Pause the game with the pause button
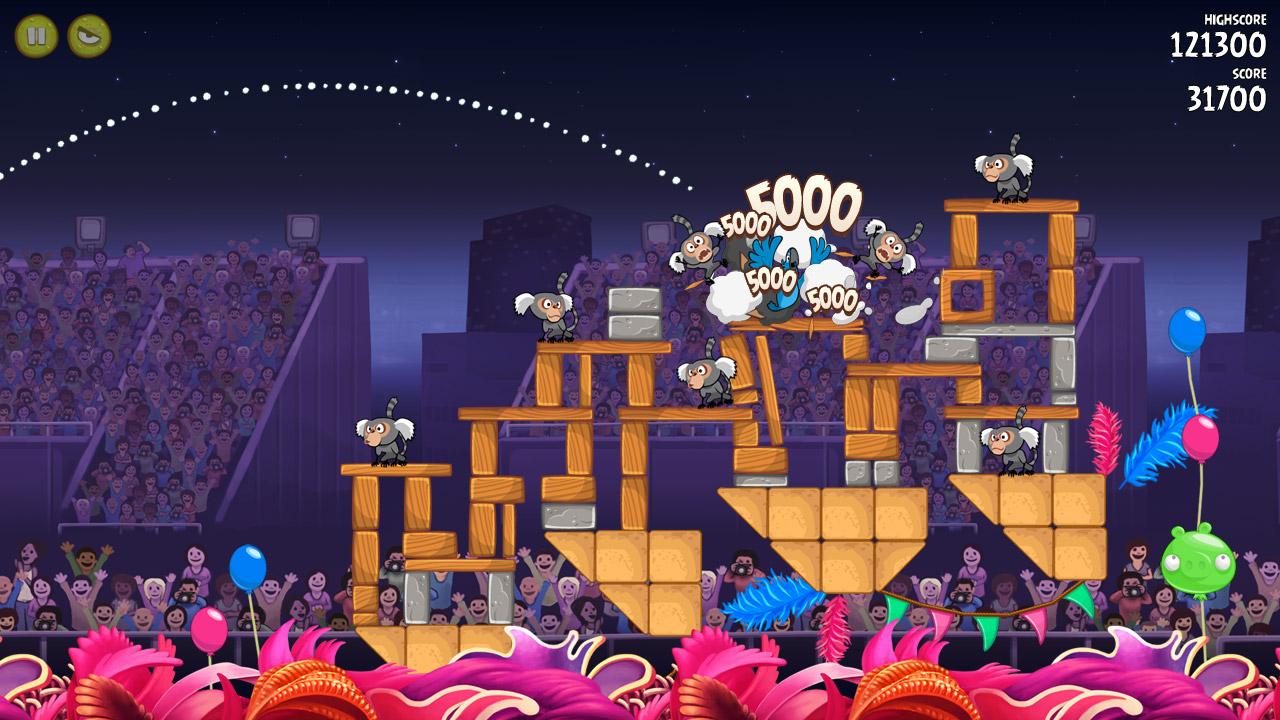The height and width of the screenshot is (720, 1280). tap(36, 36)
